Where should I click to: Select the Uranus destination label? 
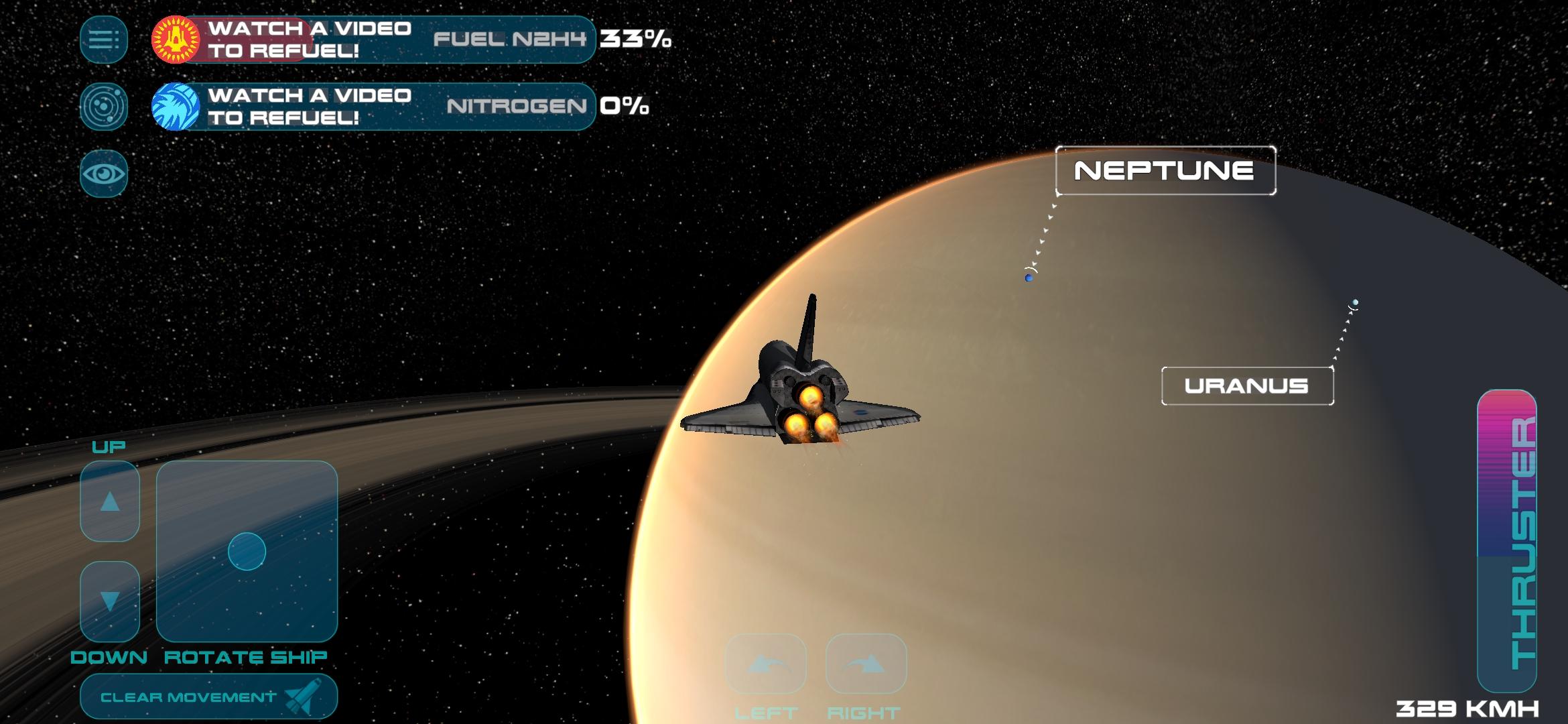tap(1247, 386)
